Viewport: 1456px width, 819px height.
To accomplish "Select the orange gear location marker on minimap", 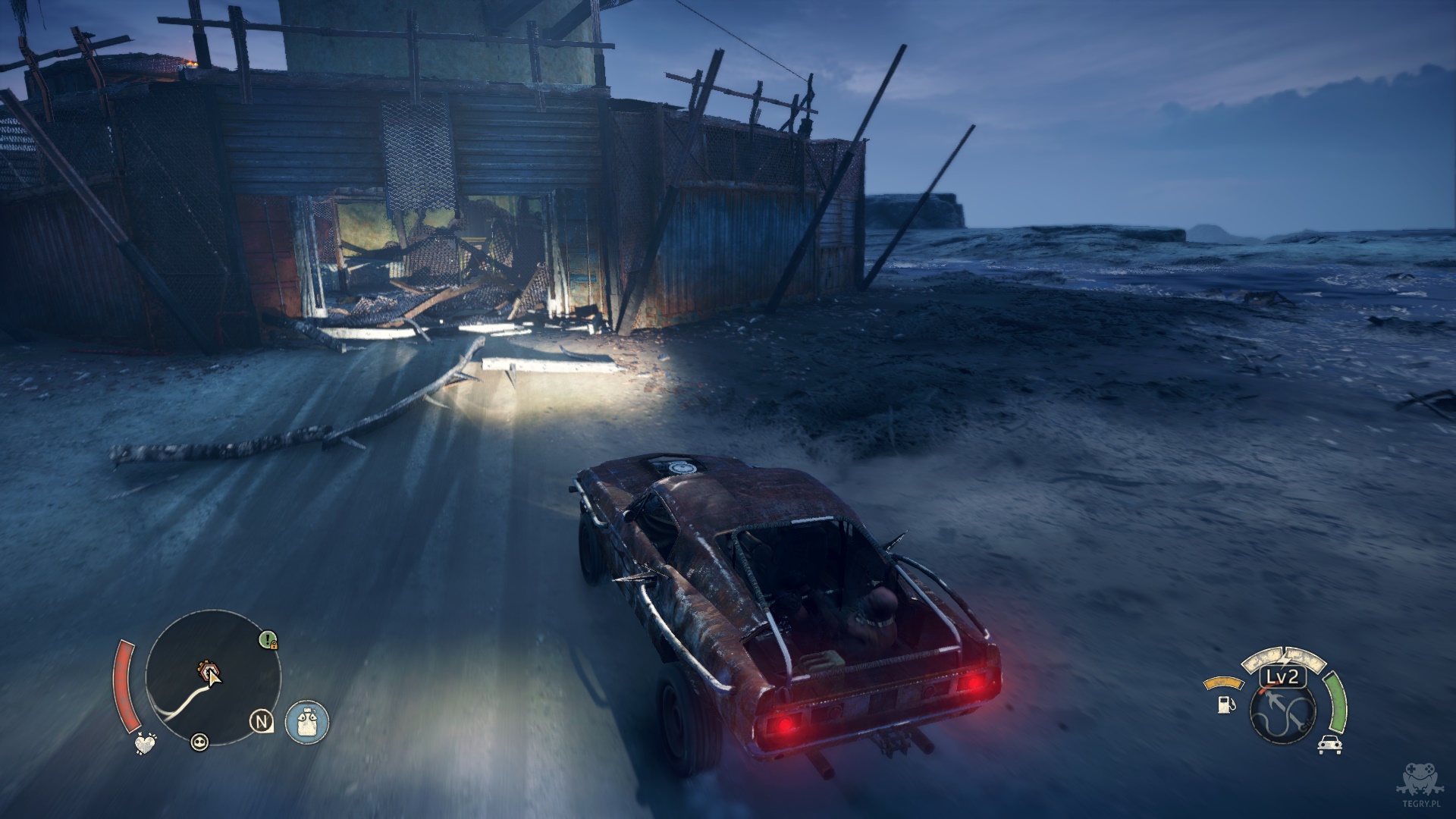I will (206, 670).
